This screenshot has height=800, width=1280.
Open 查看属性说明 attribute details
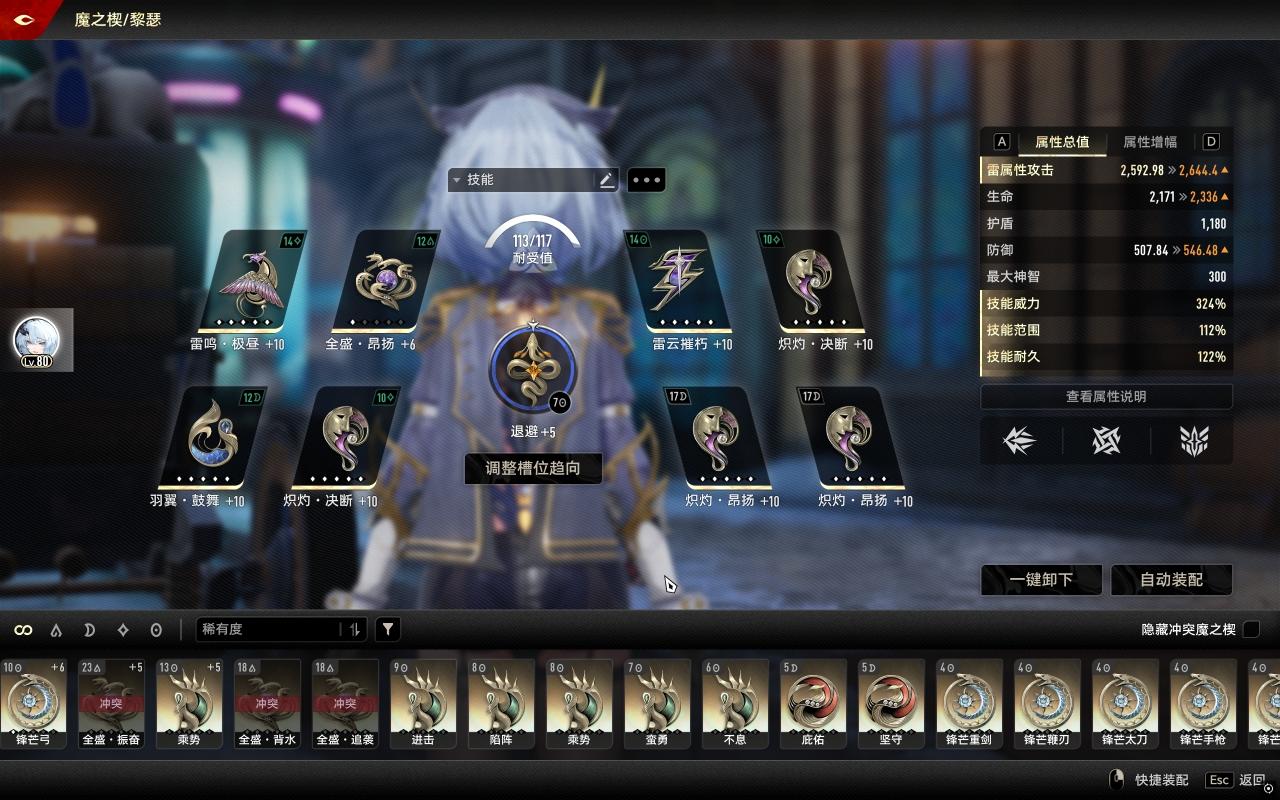[x=1106, y=397]
